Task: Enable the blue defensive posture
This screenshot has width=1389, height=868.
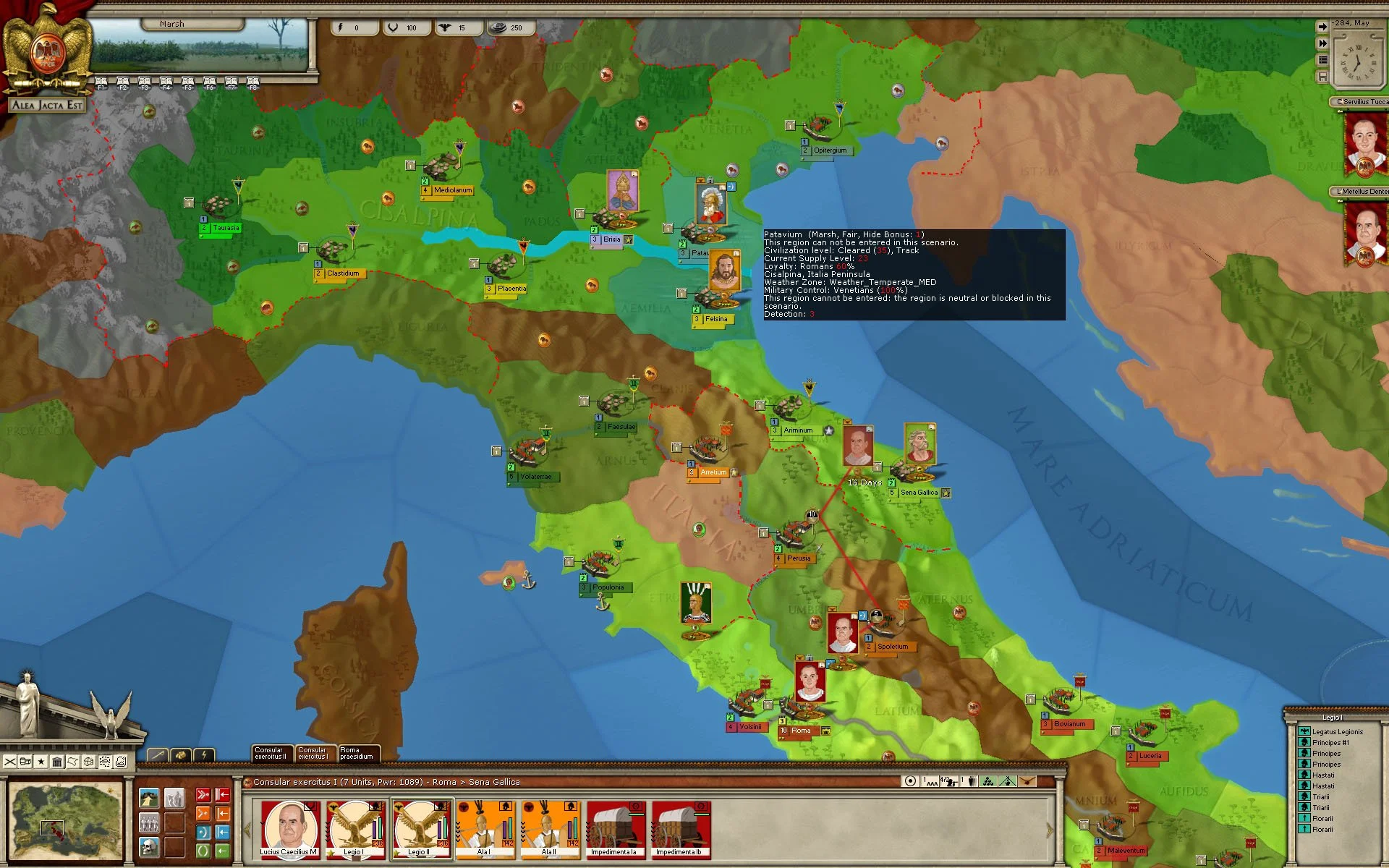Action: (x=203, y=832)
